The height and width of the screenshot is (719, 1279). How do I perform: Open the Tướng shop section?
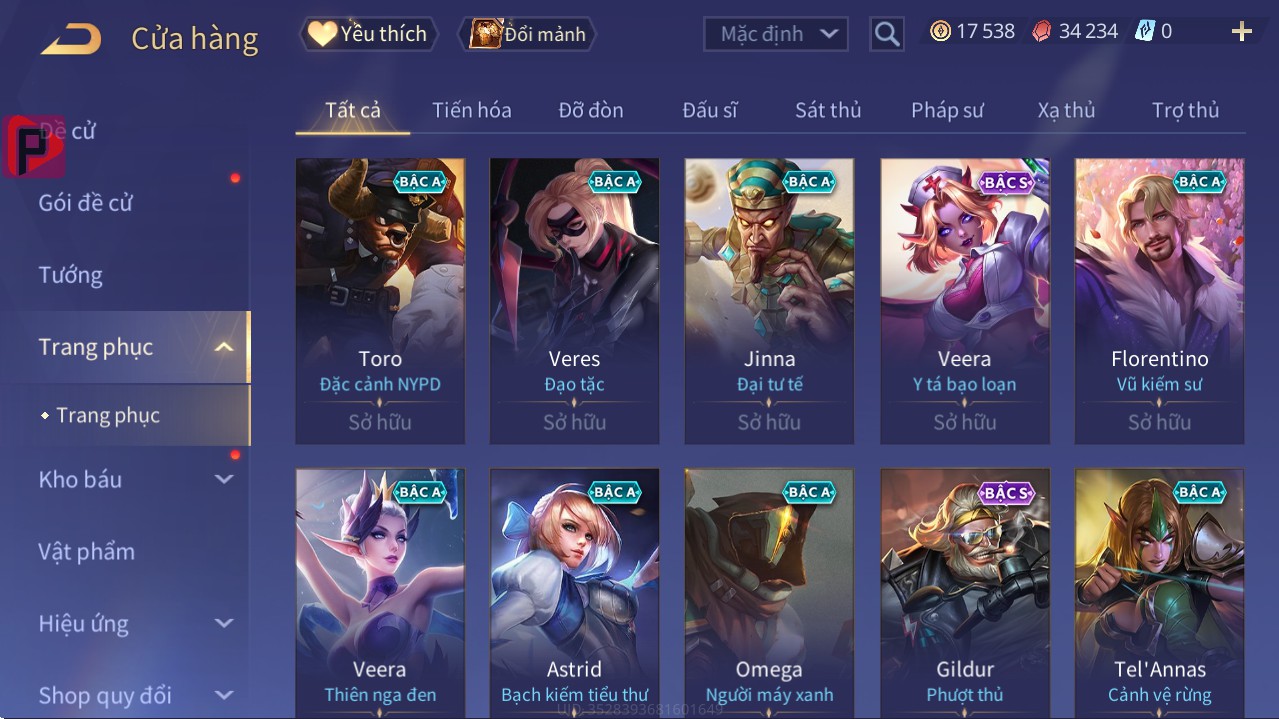click(71, 275)
